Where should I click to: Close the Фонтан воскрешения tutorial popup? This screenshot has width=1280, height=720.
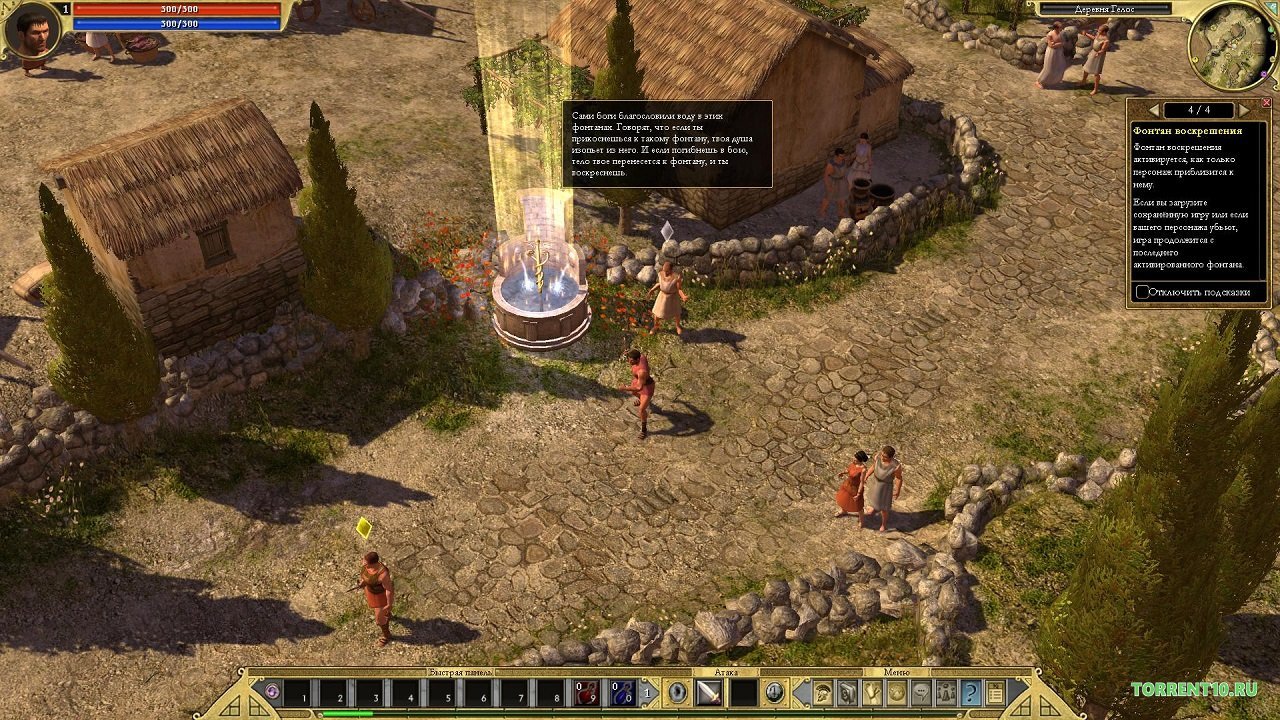click(1268, 101)
